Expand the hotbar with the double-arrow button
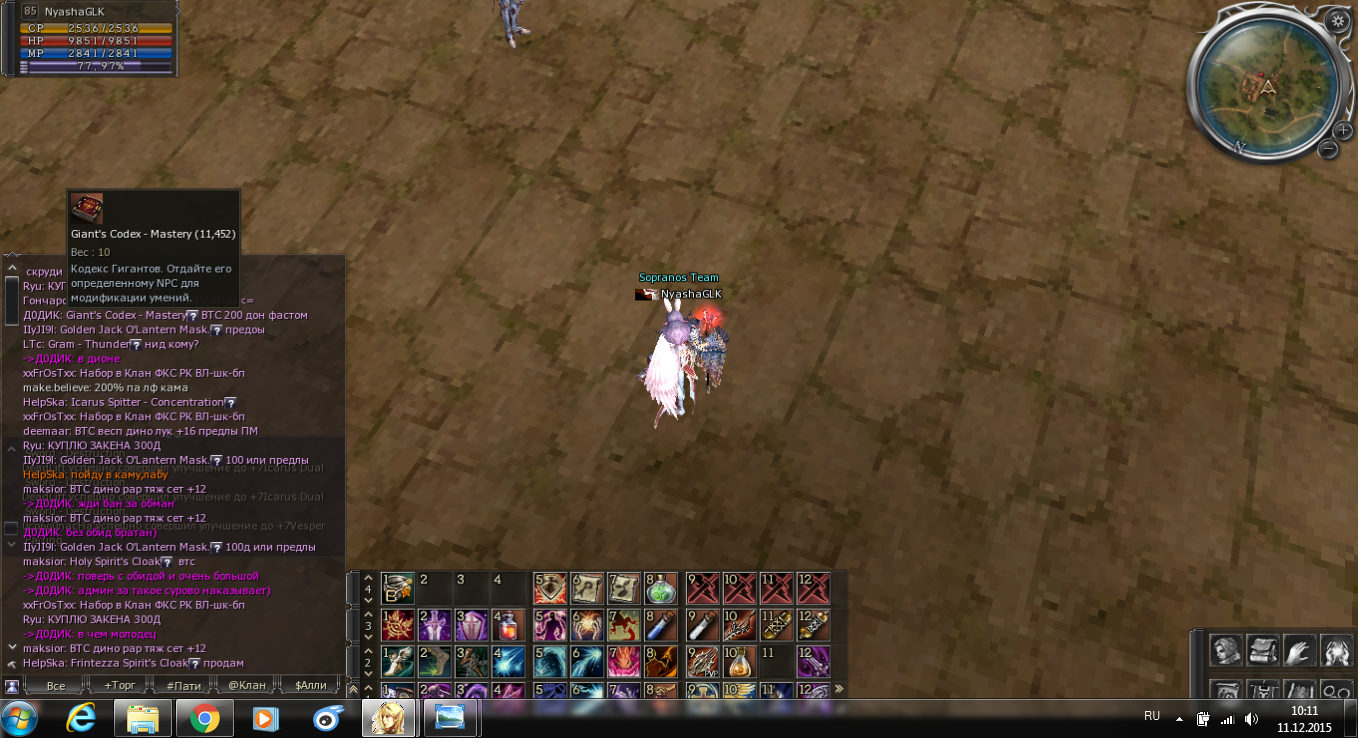The height and width of the screenshot is (742, 1360). 838,687
